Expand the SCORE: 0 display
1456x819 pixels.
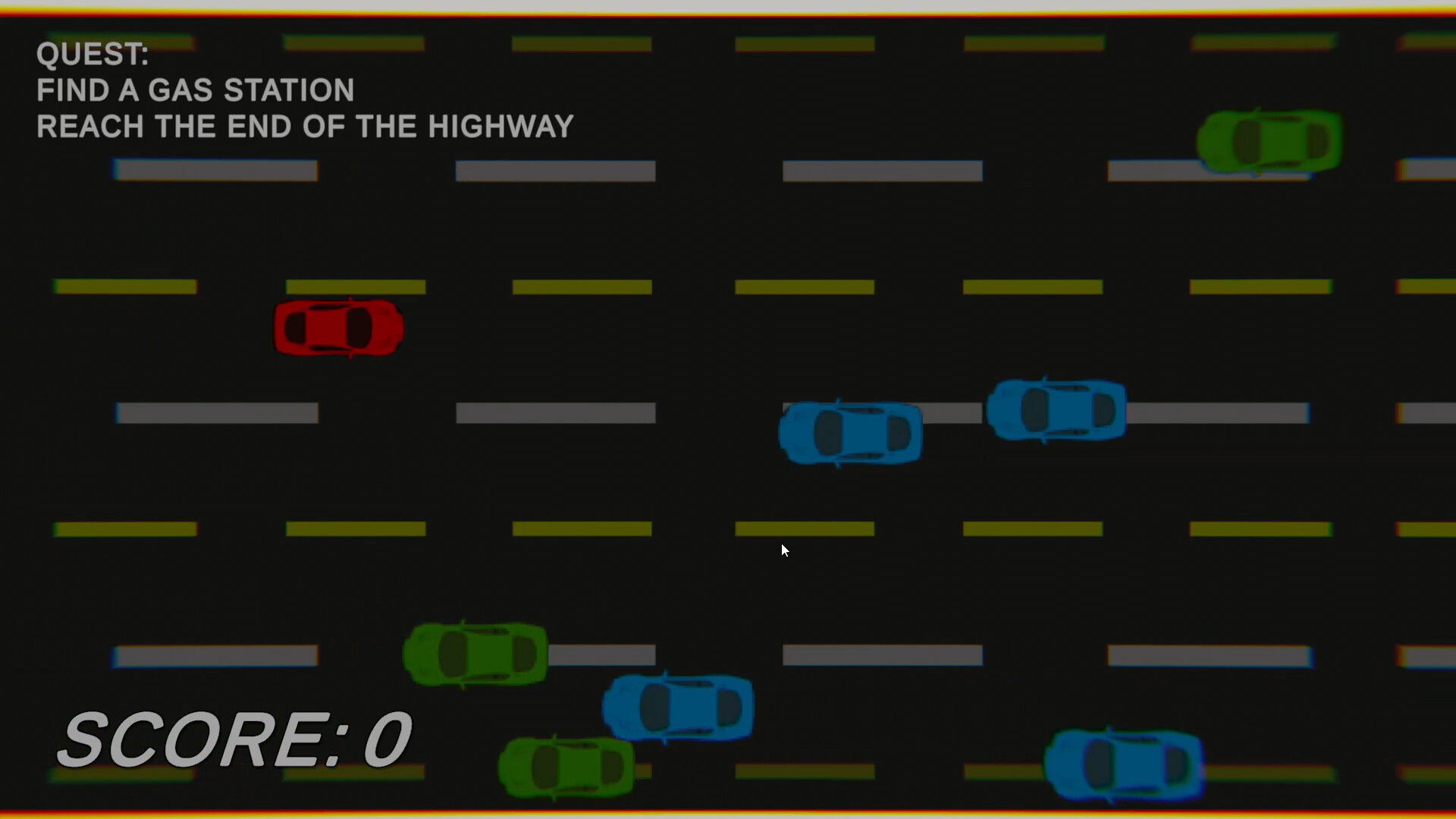[x=235, y=736]
